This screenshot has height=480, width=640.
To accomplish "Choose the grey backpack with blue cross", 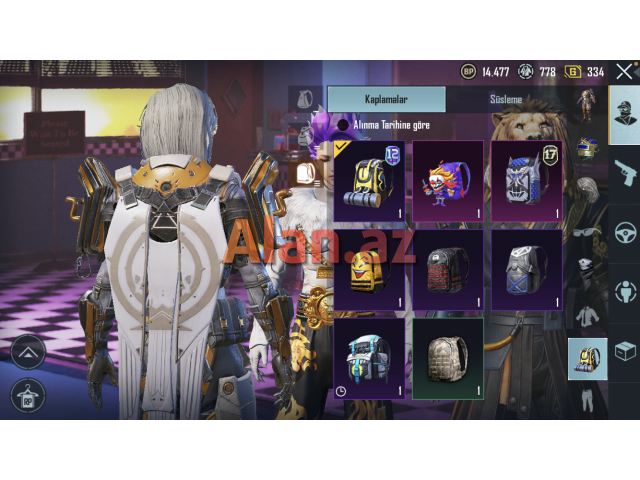I will [526, 268].
